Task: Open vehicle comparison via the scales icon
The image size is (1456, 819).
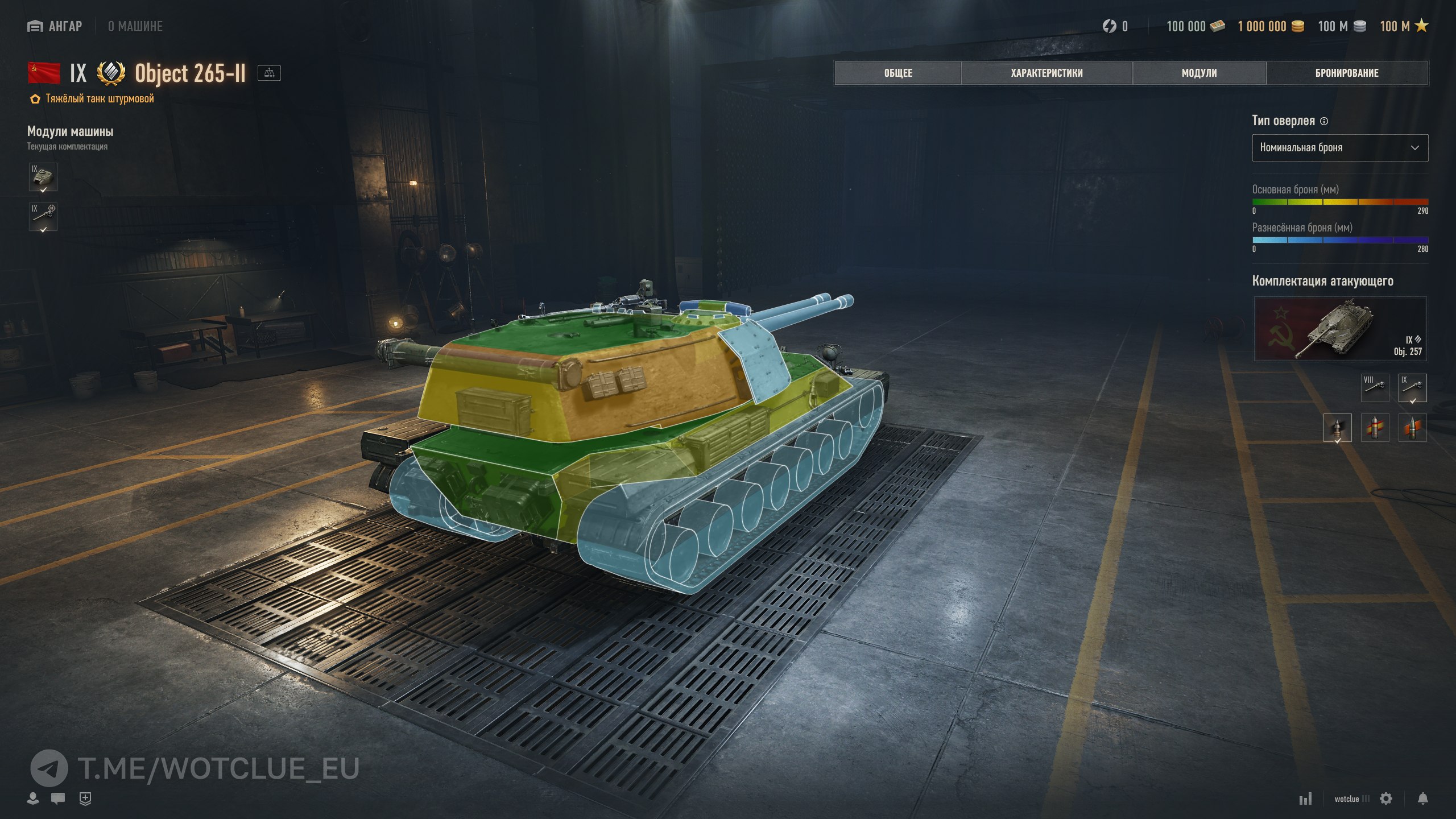Action: pos(269,73)
